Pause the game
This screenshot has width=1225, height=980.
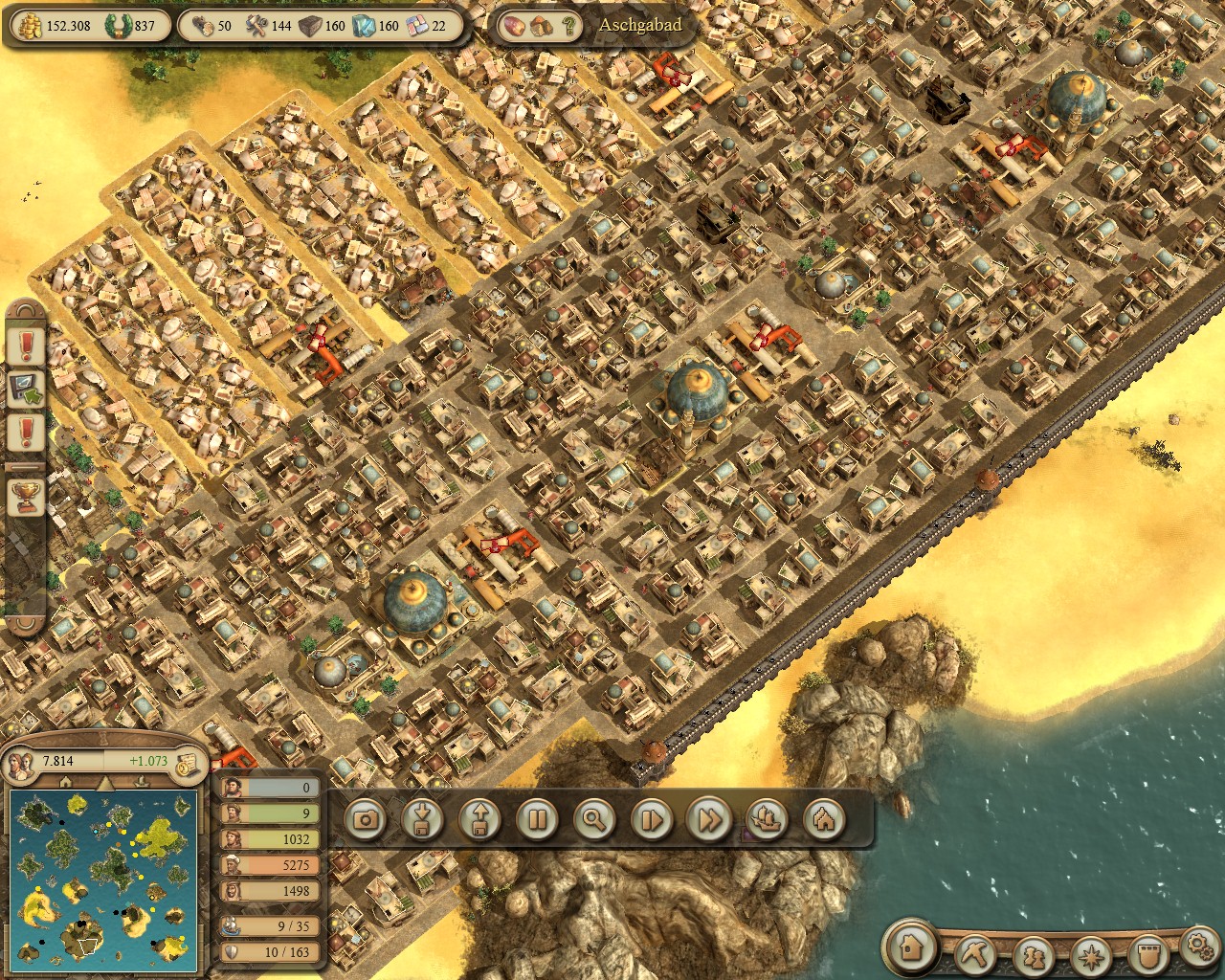[537, 819]
